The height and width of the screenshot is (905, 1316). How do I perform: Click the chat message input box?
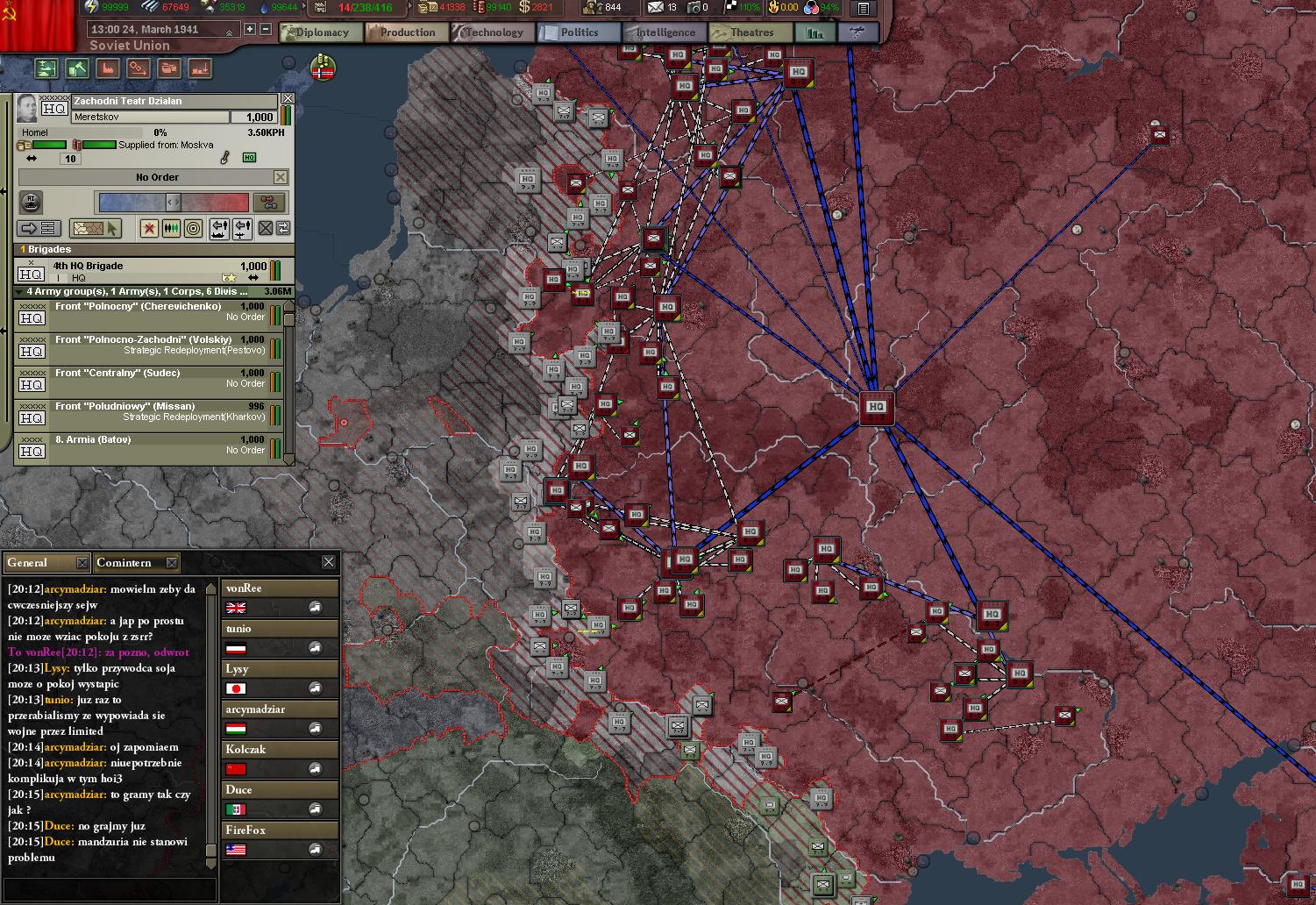109,889
